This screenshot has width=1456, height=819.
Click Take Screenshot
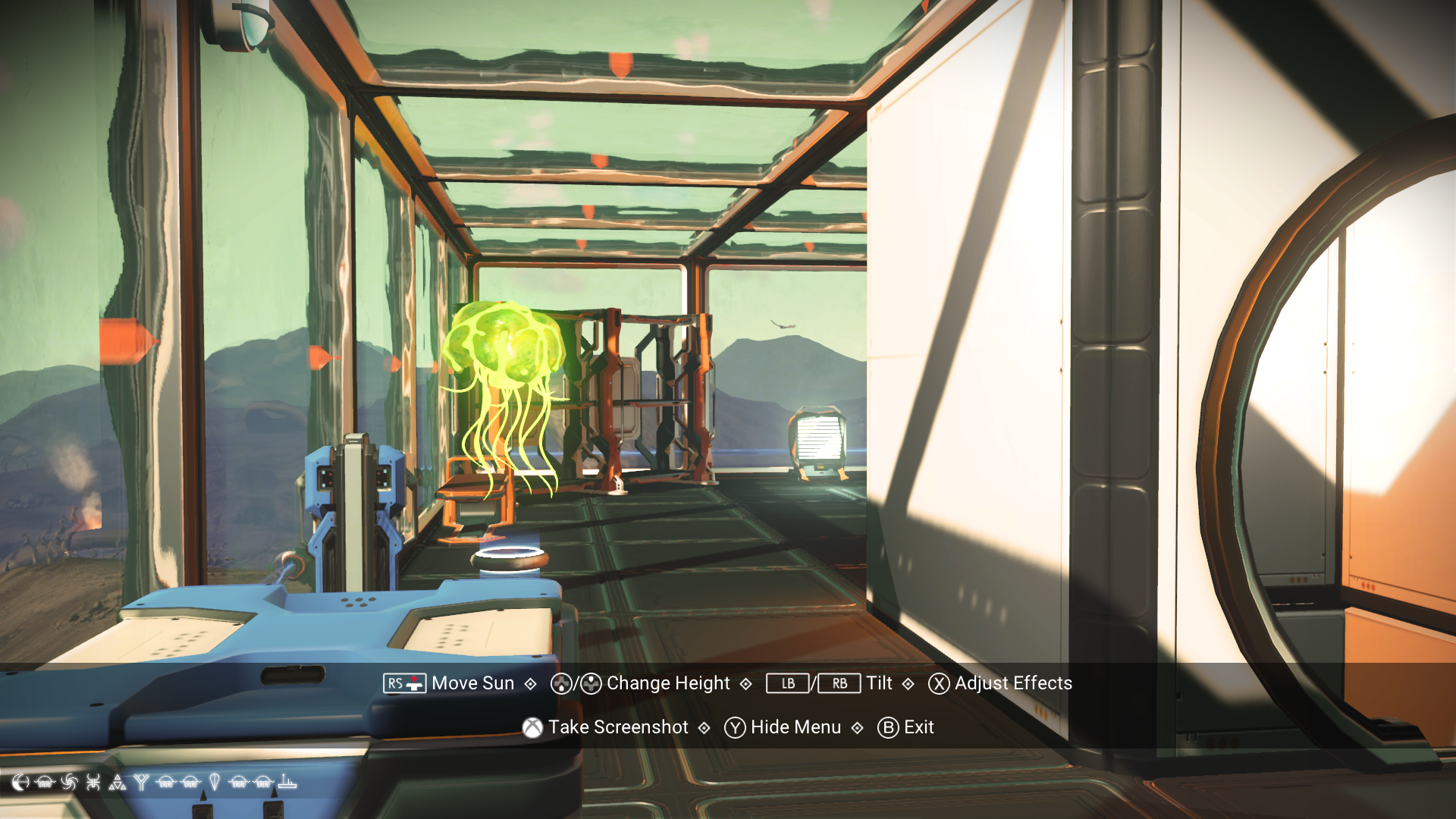[x=618, y=727]
